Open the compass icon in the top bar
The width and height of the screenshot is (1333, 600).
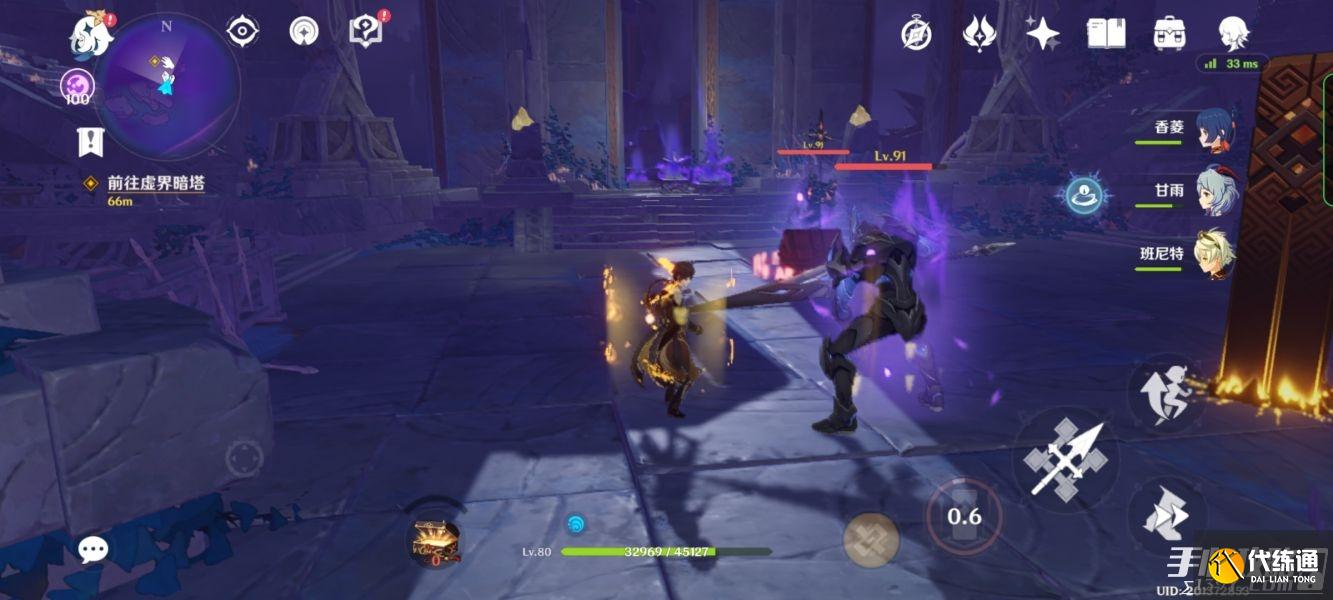[917, 34]
